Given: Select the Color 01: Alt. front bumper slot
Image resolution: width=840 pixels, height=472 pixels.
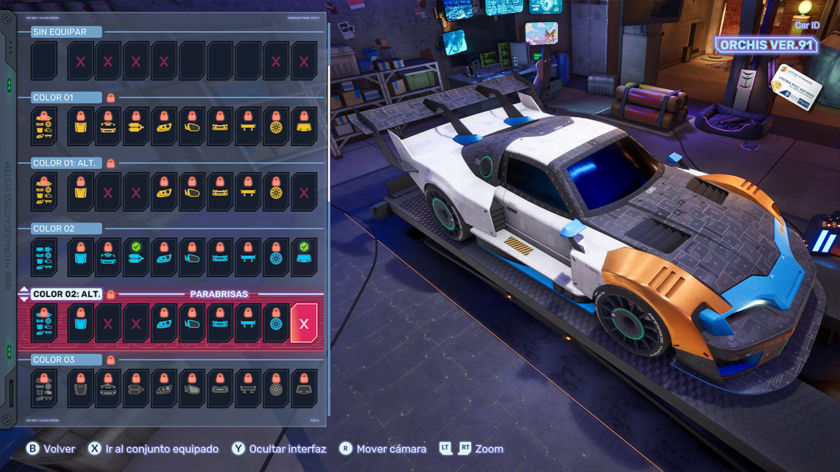Looking at the screenshot, I should pos(220,192).
